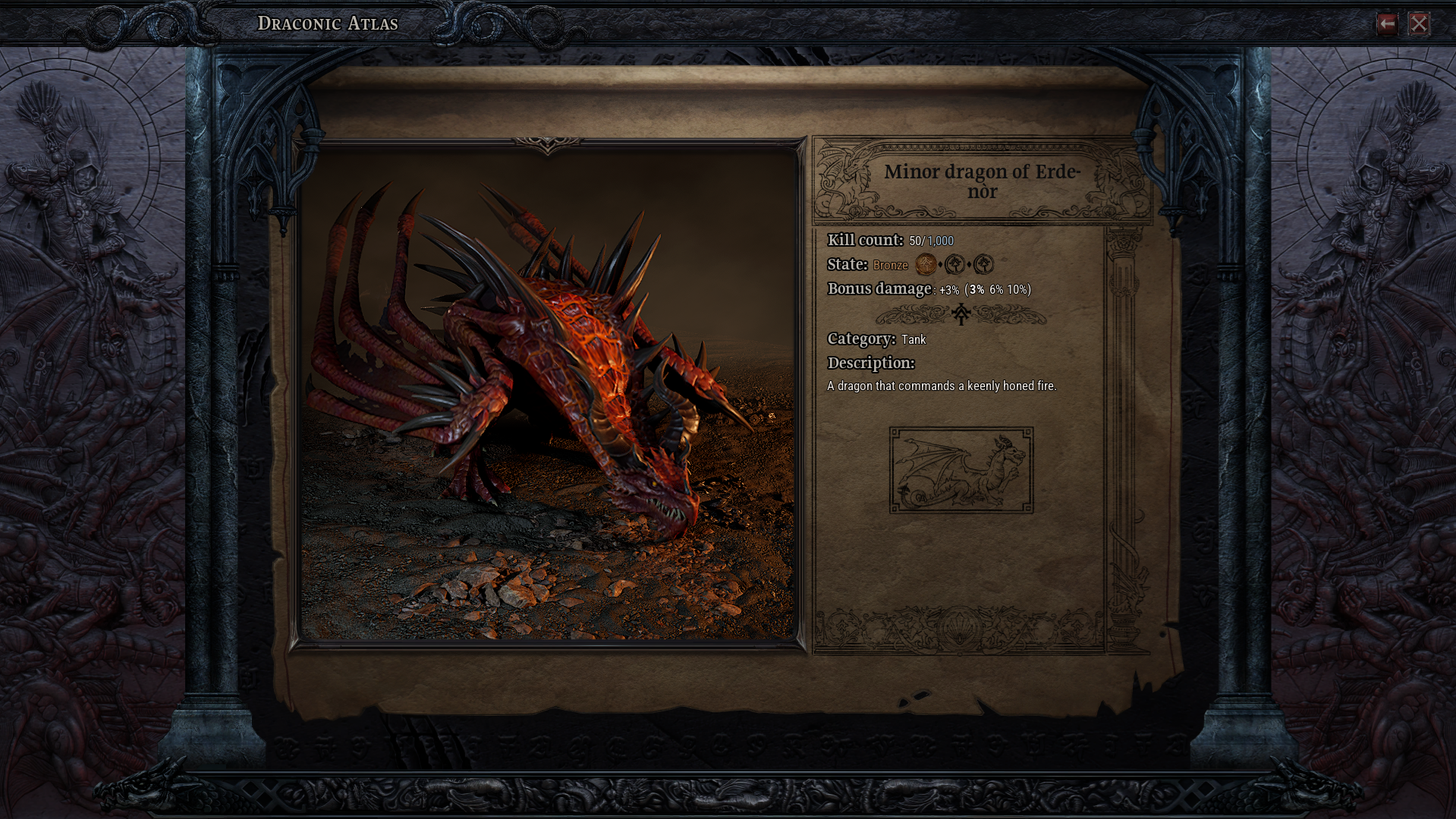Click the first unearned silver medallion icon

point(954,264)
